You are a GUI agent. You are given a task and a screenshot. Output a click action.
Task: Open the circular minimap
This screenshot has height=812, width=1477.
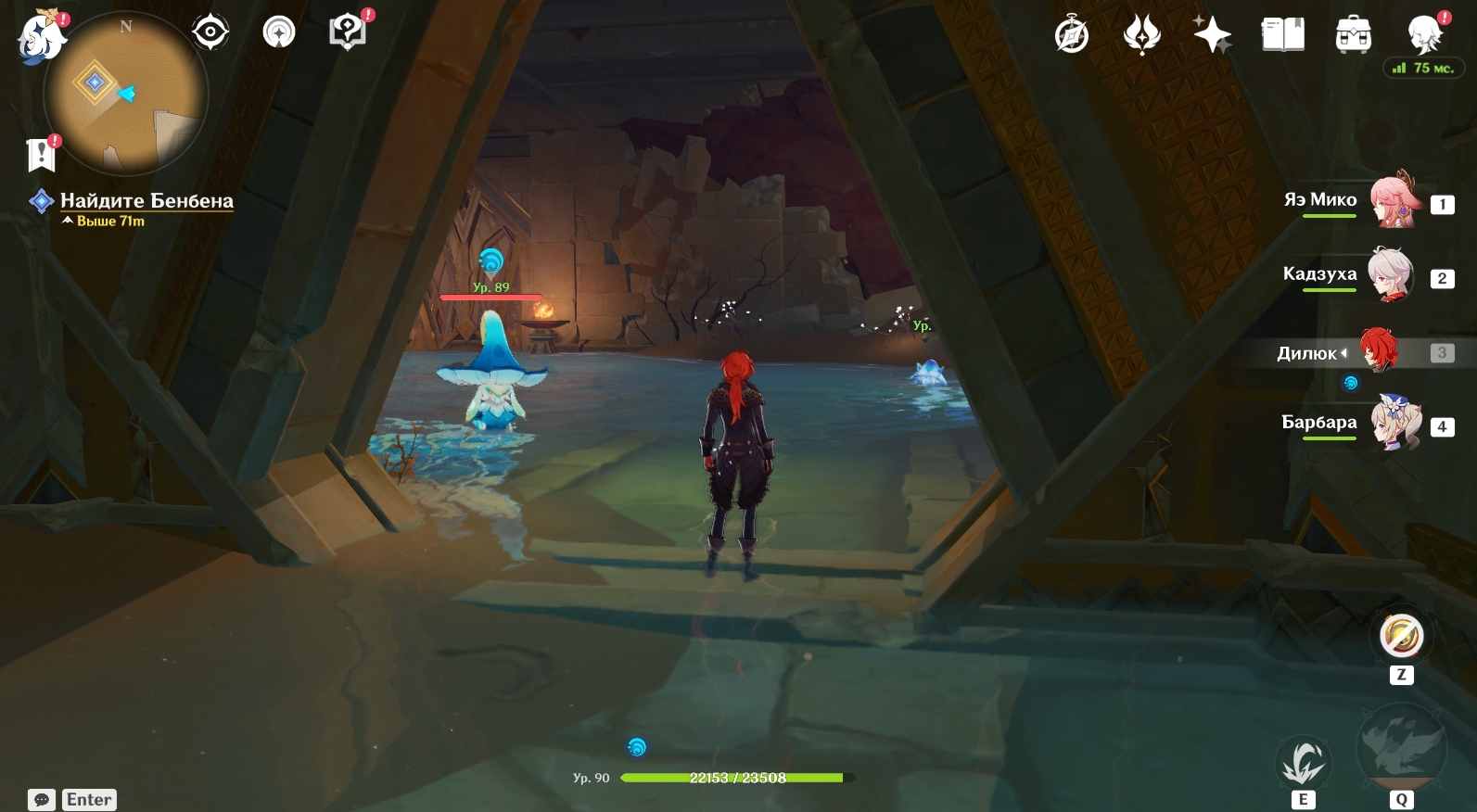pos(126,93)
